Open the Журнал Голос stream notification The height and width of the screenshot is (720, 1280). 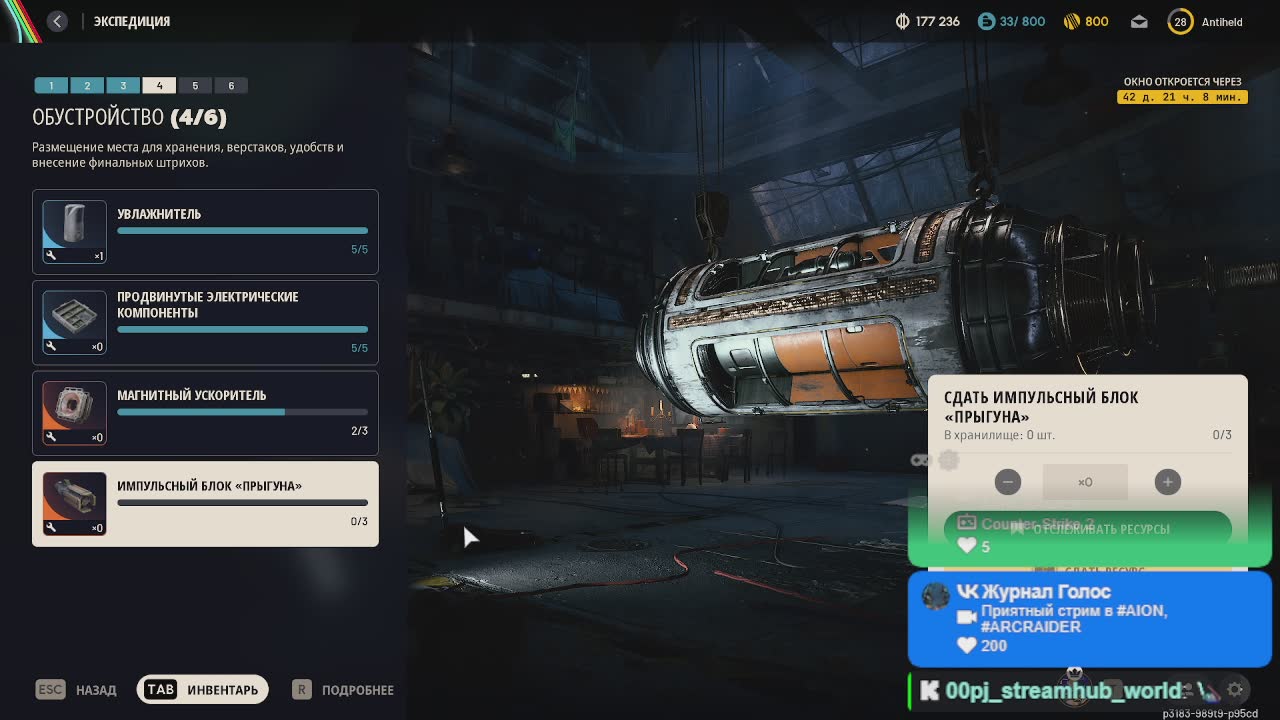1089,618
